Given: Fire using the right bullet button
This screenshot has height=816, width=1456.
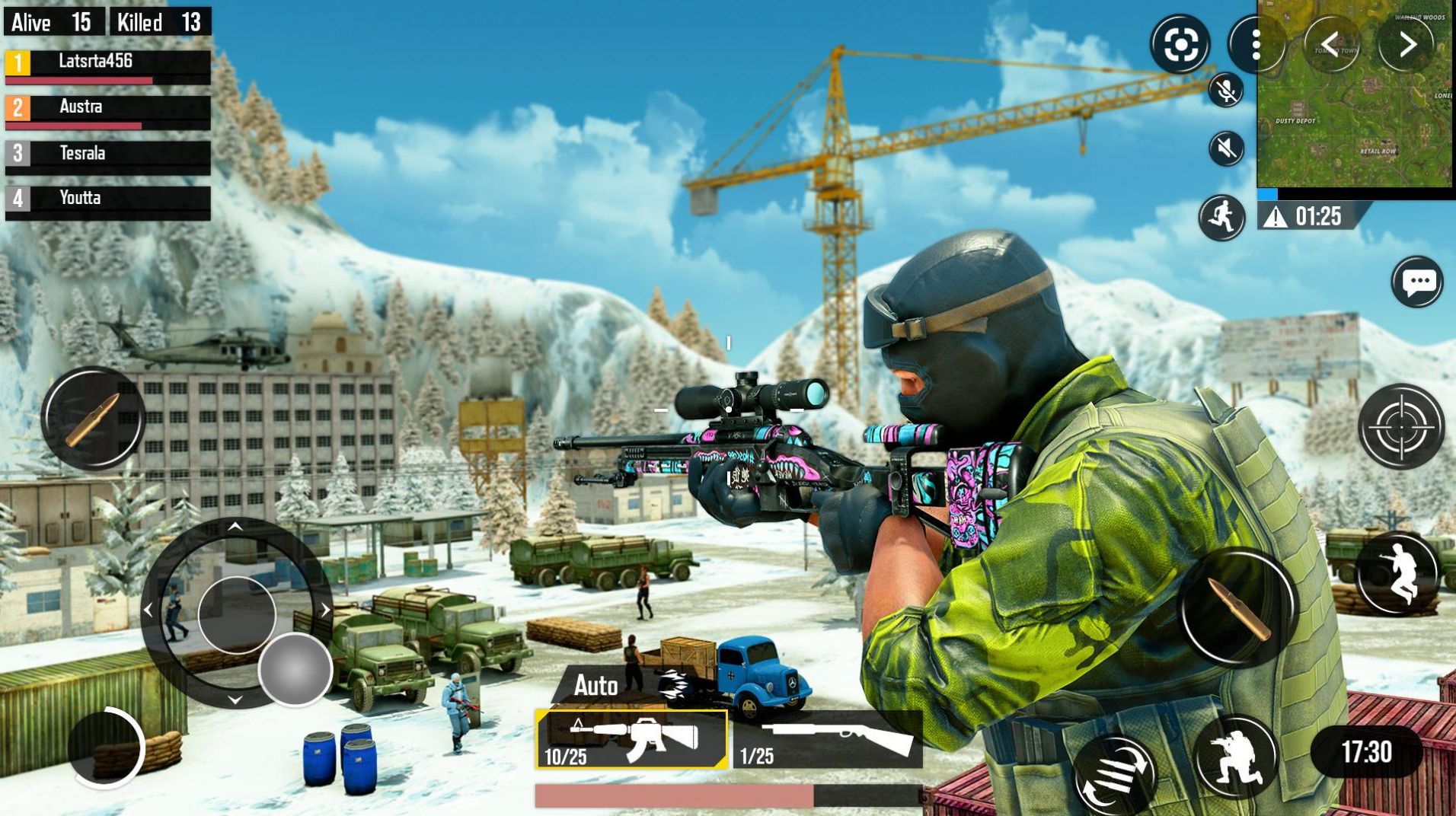Looking at the screenshot, I should point(1237,607).
